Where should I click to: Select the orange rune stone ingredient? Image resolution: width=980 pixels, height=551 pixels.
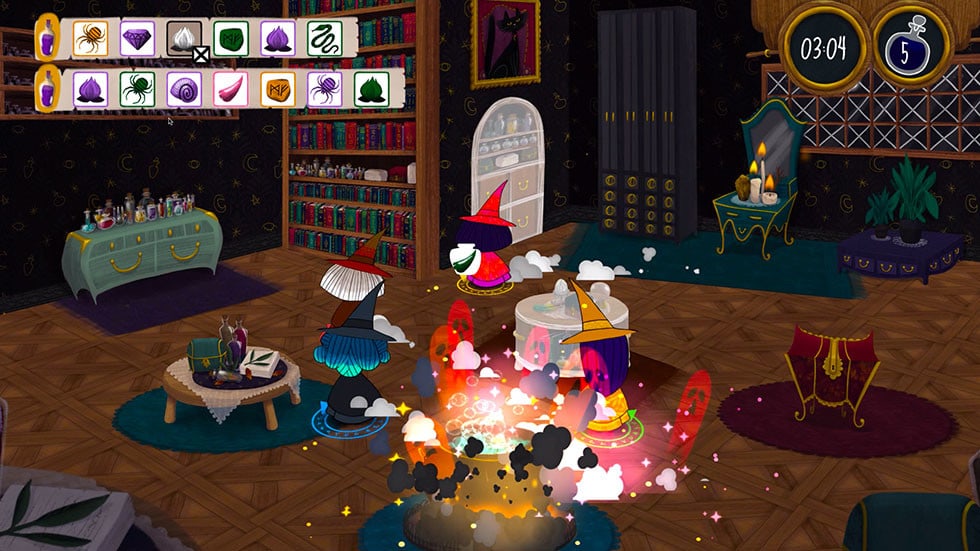278,87
